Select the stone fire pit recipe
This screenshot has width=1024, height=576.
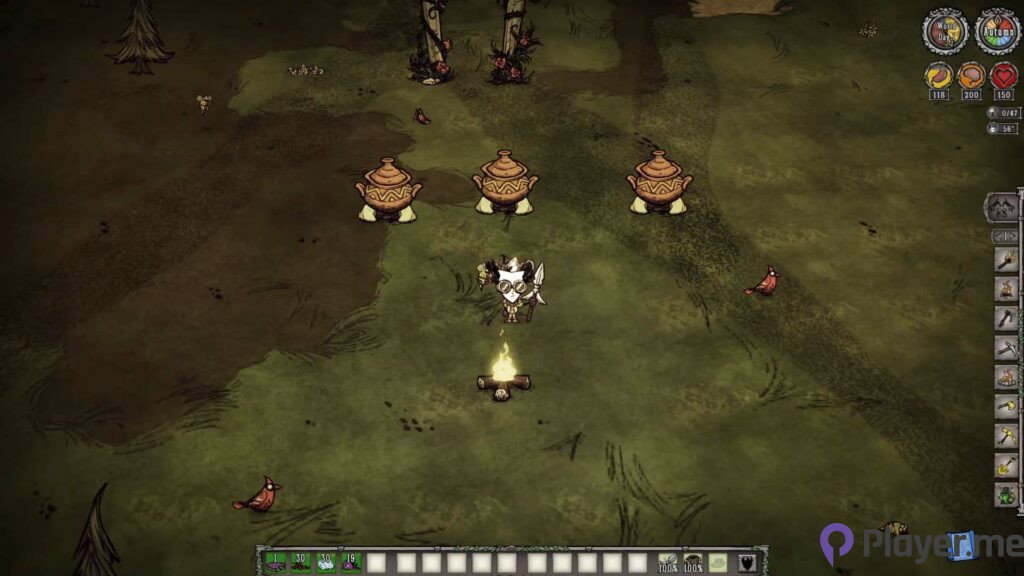tap(1006, 377)
